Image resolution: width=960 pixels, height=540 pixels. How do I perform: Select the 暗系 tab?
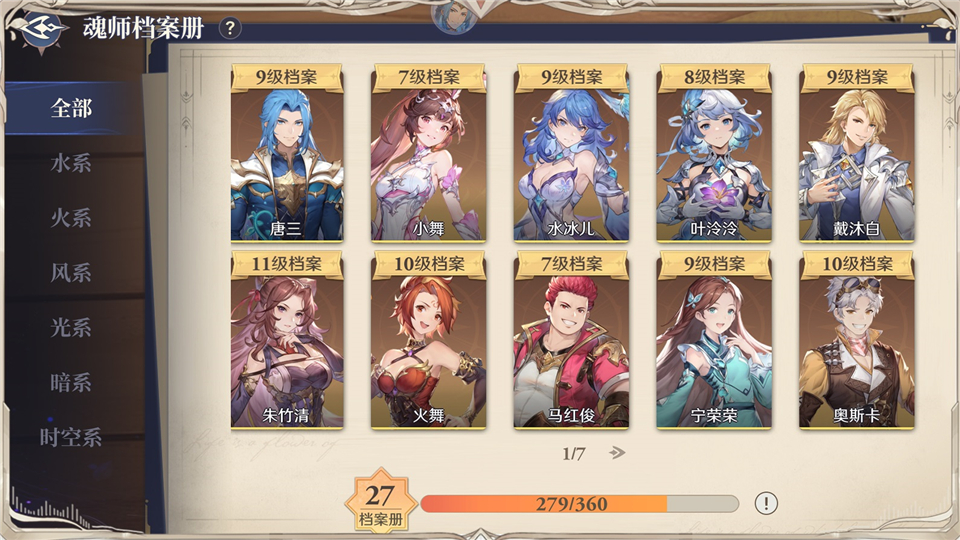[71, 383]
